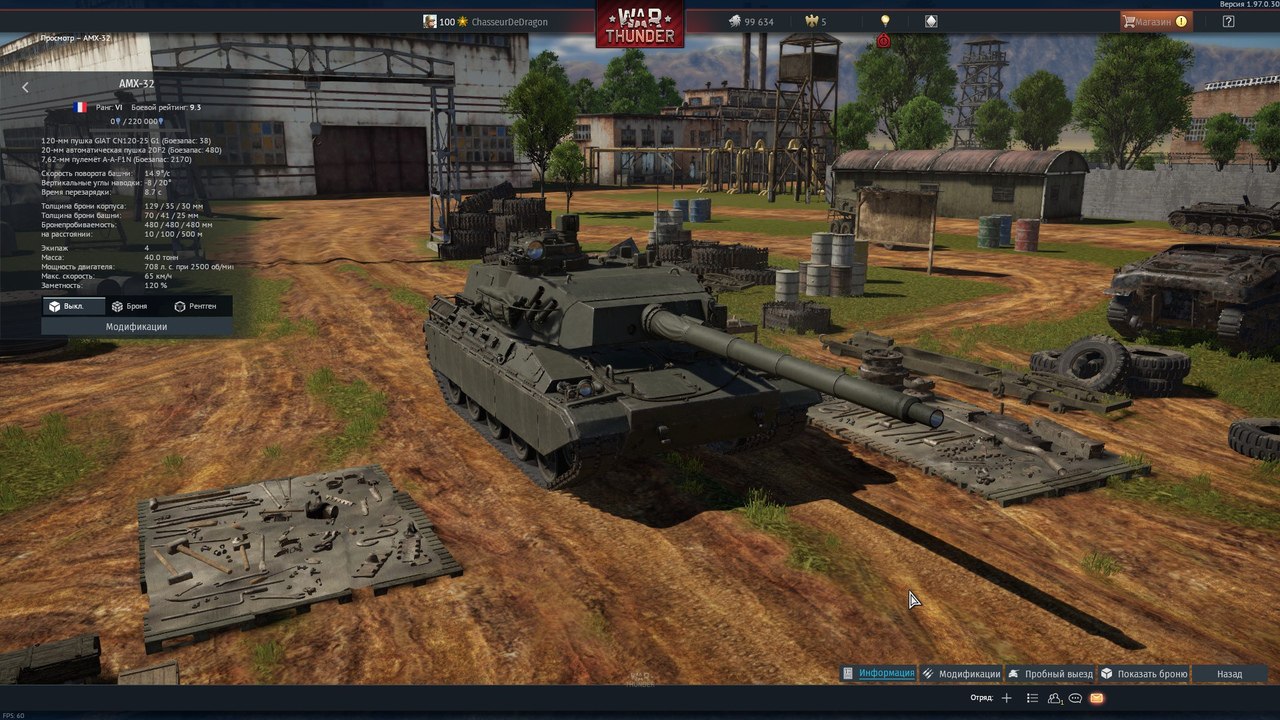Open the Магазин shop

point(1155,21)
